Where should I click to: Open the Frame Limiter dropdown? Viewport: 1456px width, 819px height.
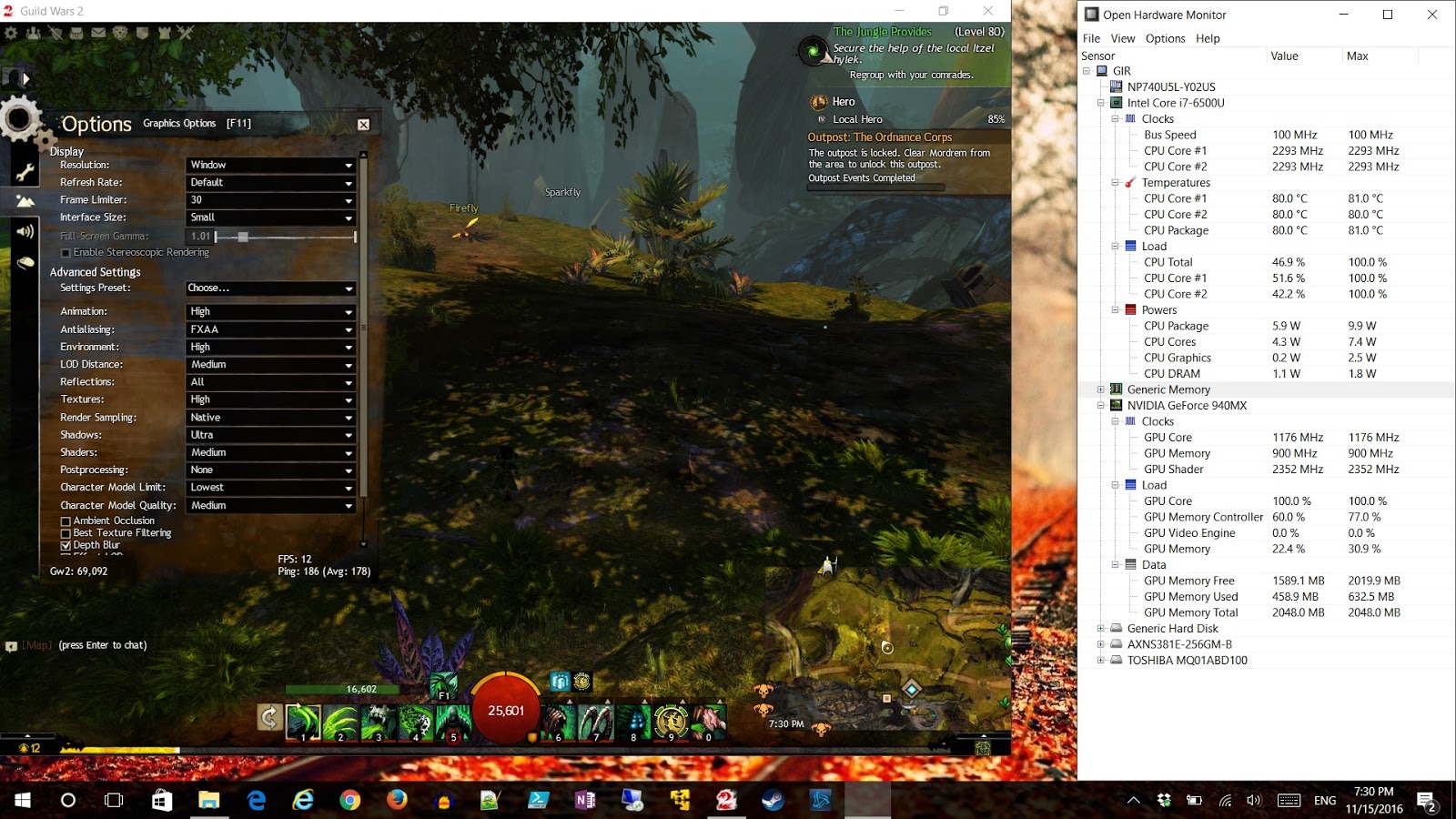coord(270,199)
